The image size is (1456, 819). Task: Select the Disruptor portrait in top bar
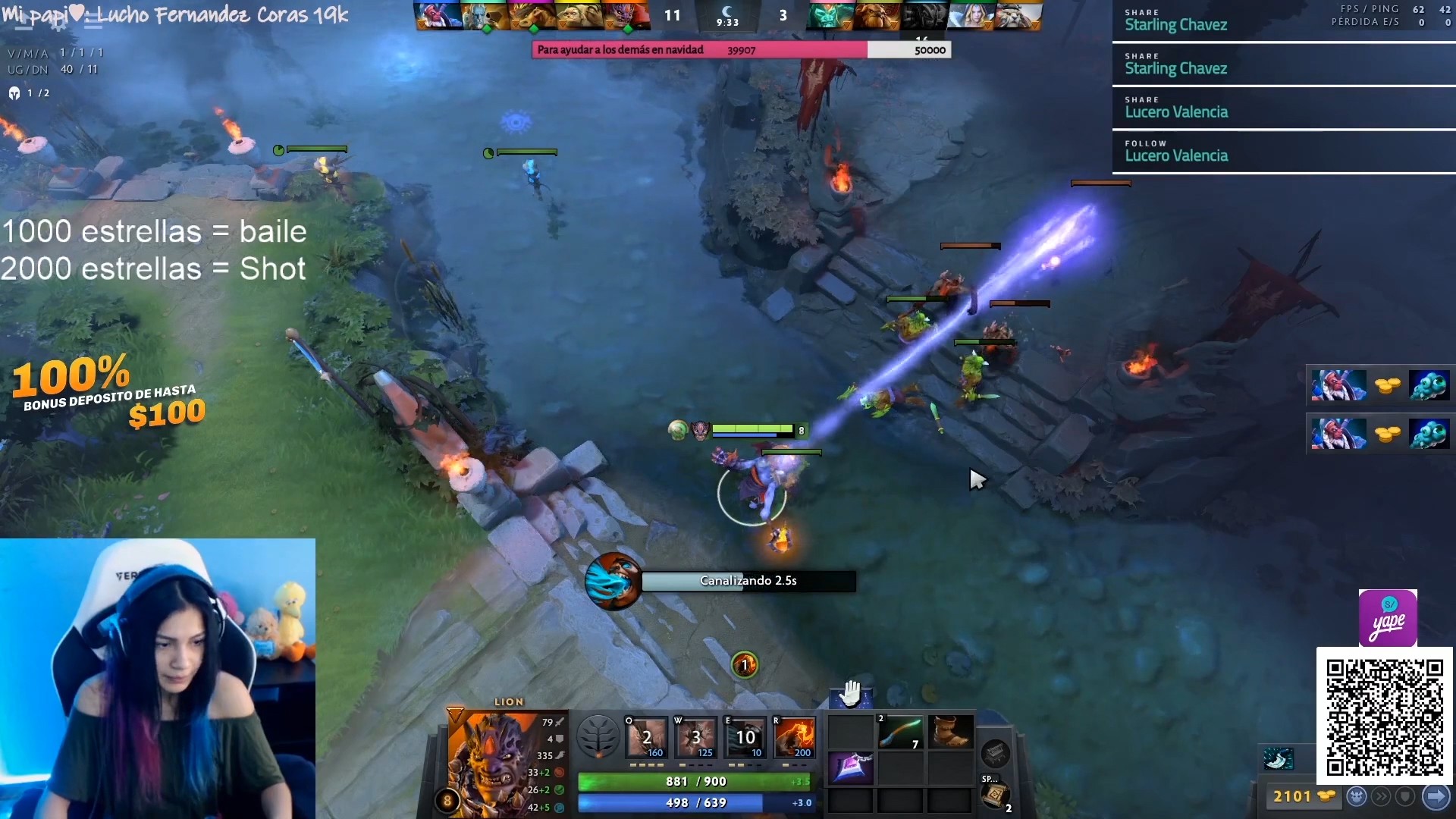(438, 15)
